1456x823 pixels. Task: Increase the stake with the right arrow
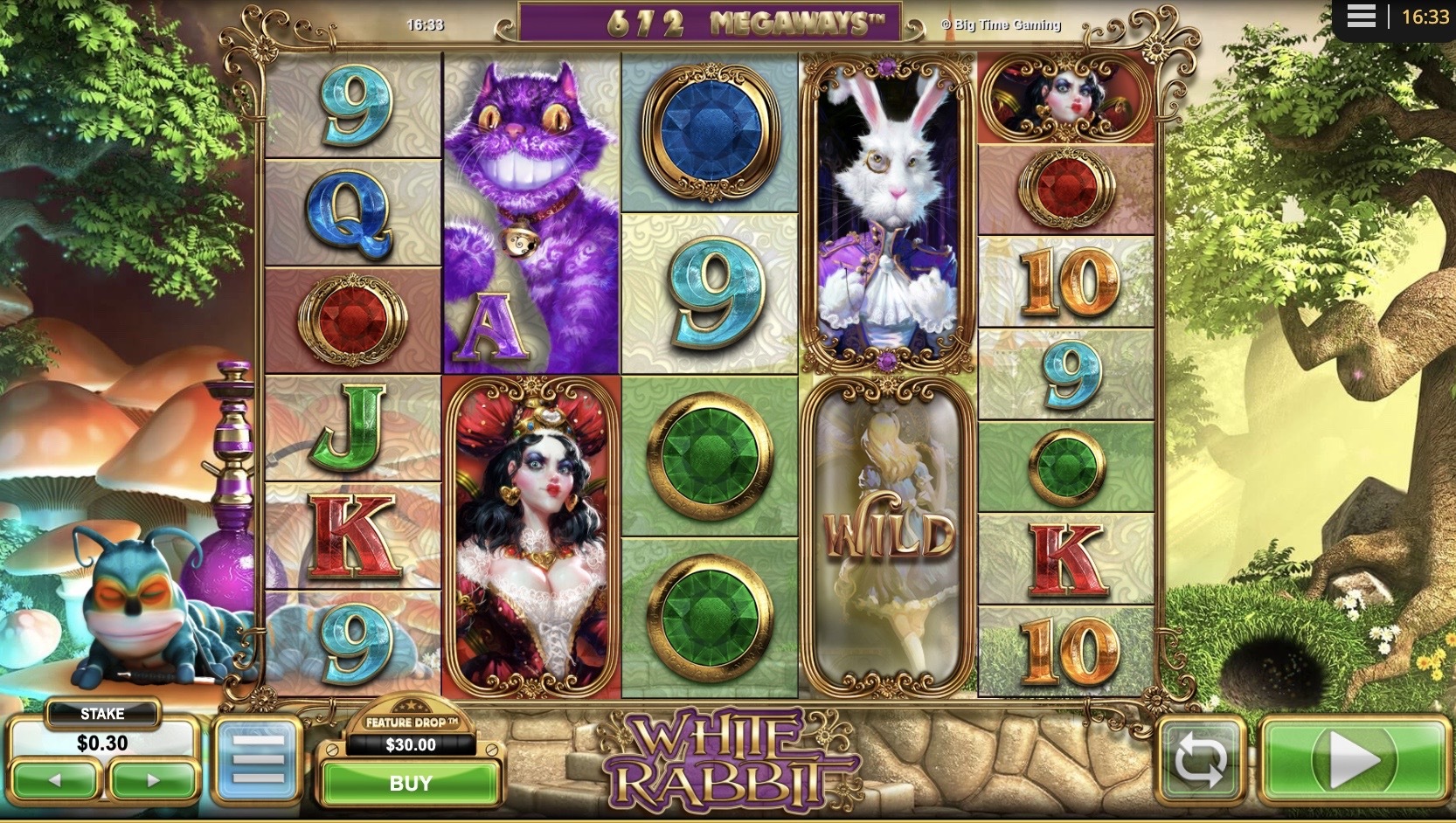pos(153,780)
